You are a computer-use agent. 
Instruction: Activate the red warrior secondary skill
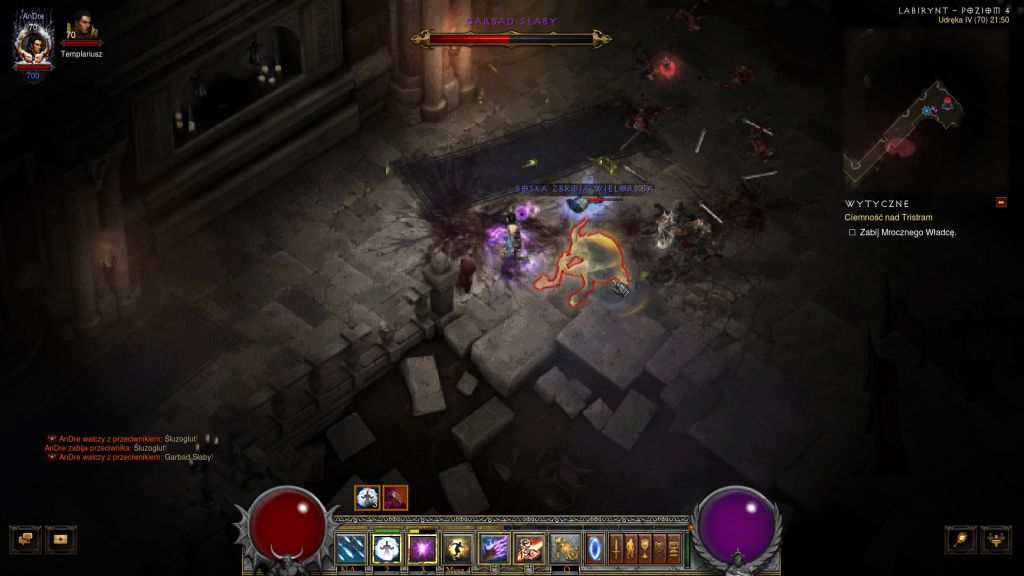pos(529,548)
